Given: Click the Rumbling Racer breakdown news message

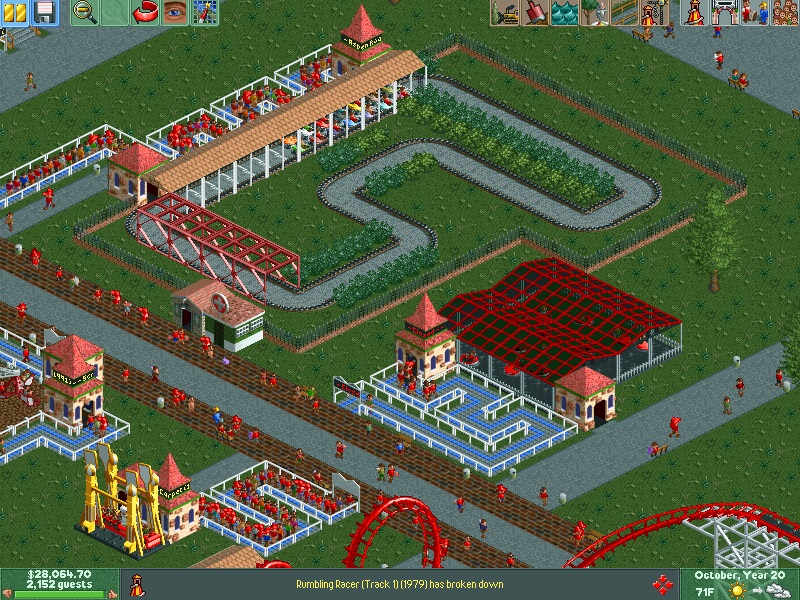Looking at the screenshot, I should point(400,584).
